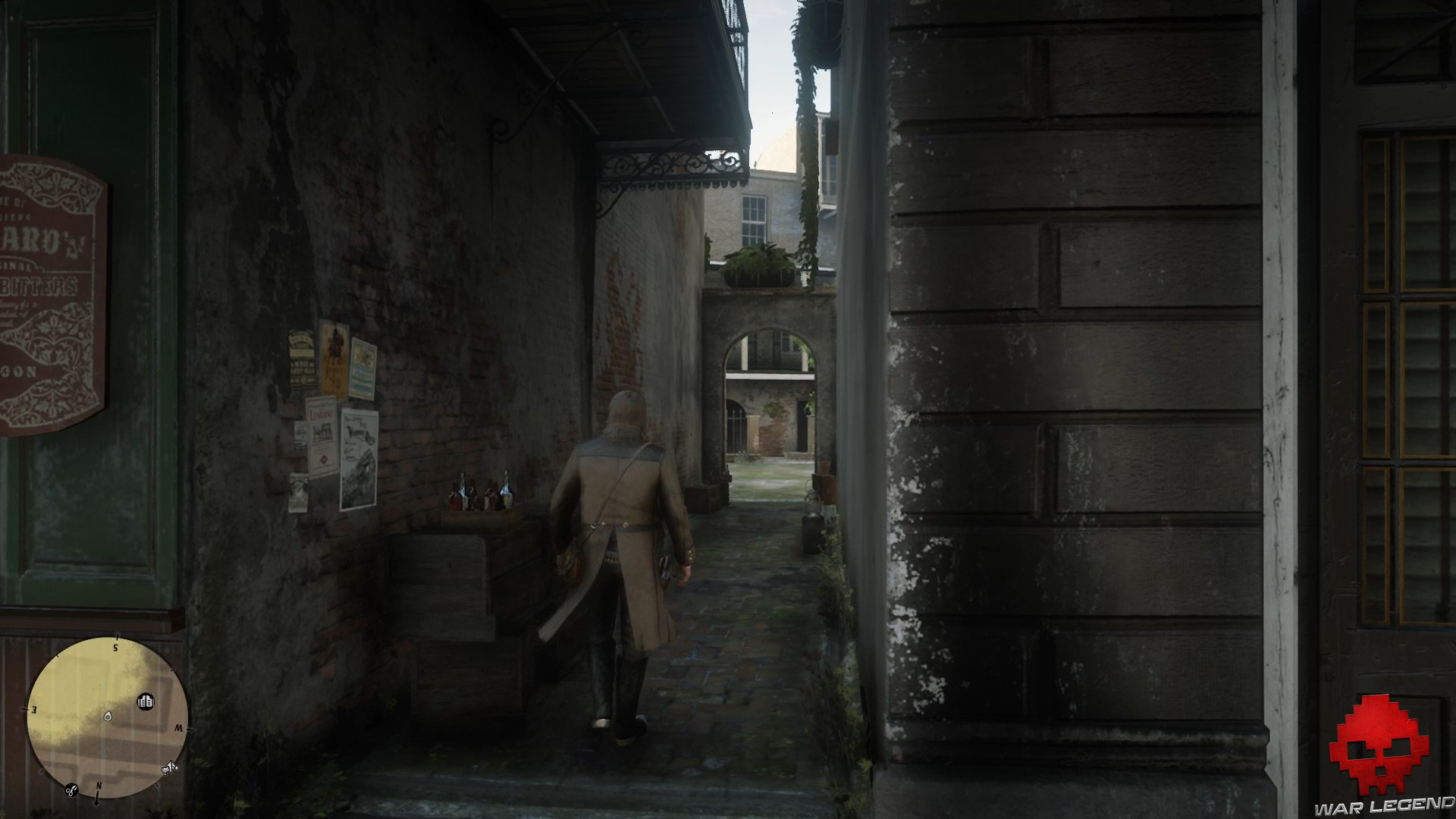The image size is (1456, 819).
Task: Click the general store icon on the minimap
Action: pyautogui.click(x=146, y=702)
